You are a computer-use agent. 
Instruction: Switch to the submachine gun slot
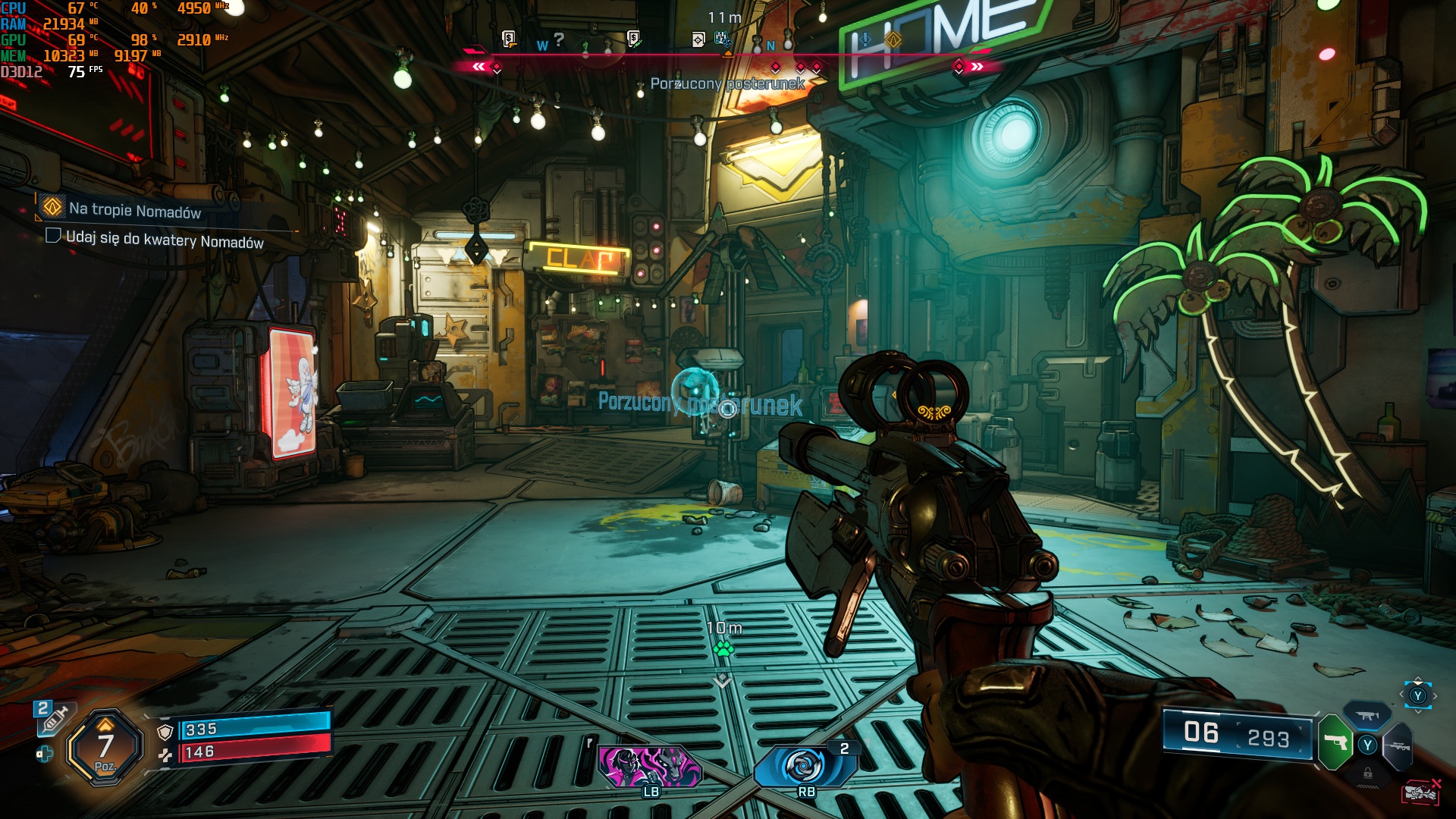point(1367,715)
